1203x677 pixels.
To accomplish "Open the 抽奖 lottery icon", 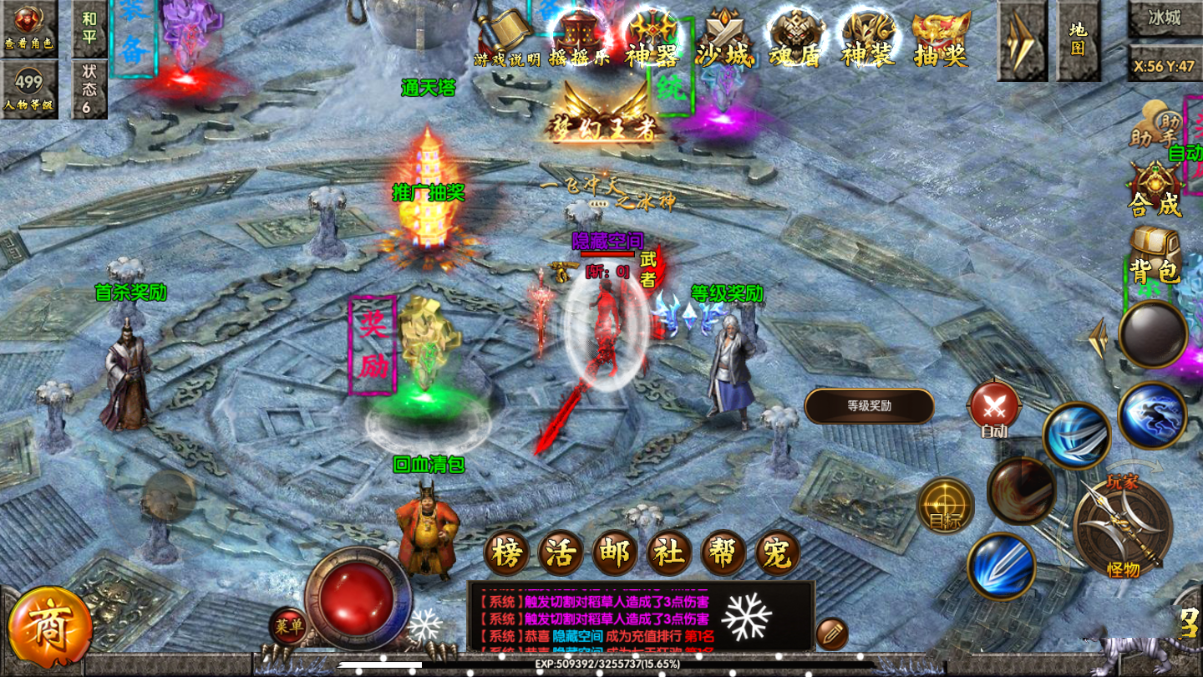I will [940, 39].
